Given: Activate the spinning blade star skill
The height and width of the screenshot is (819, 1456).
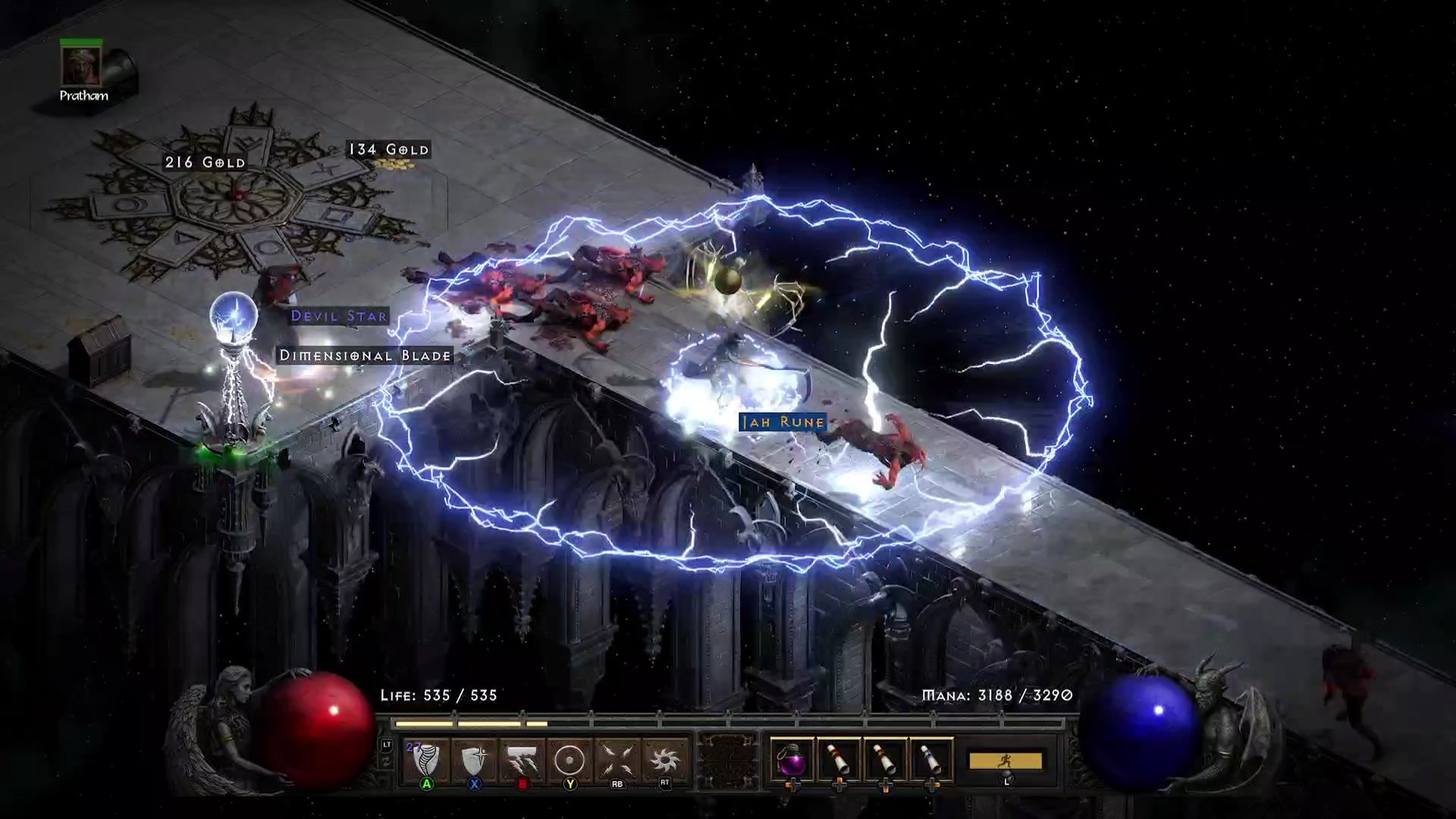Looking at the screenshot, I should (x=665, y=760).
